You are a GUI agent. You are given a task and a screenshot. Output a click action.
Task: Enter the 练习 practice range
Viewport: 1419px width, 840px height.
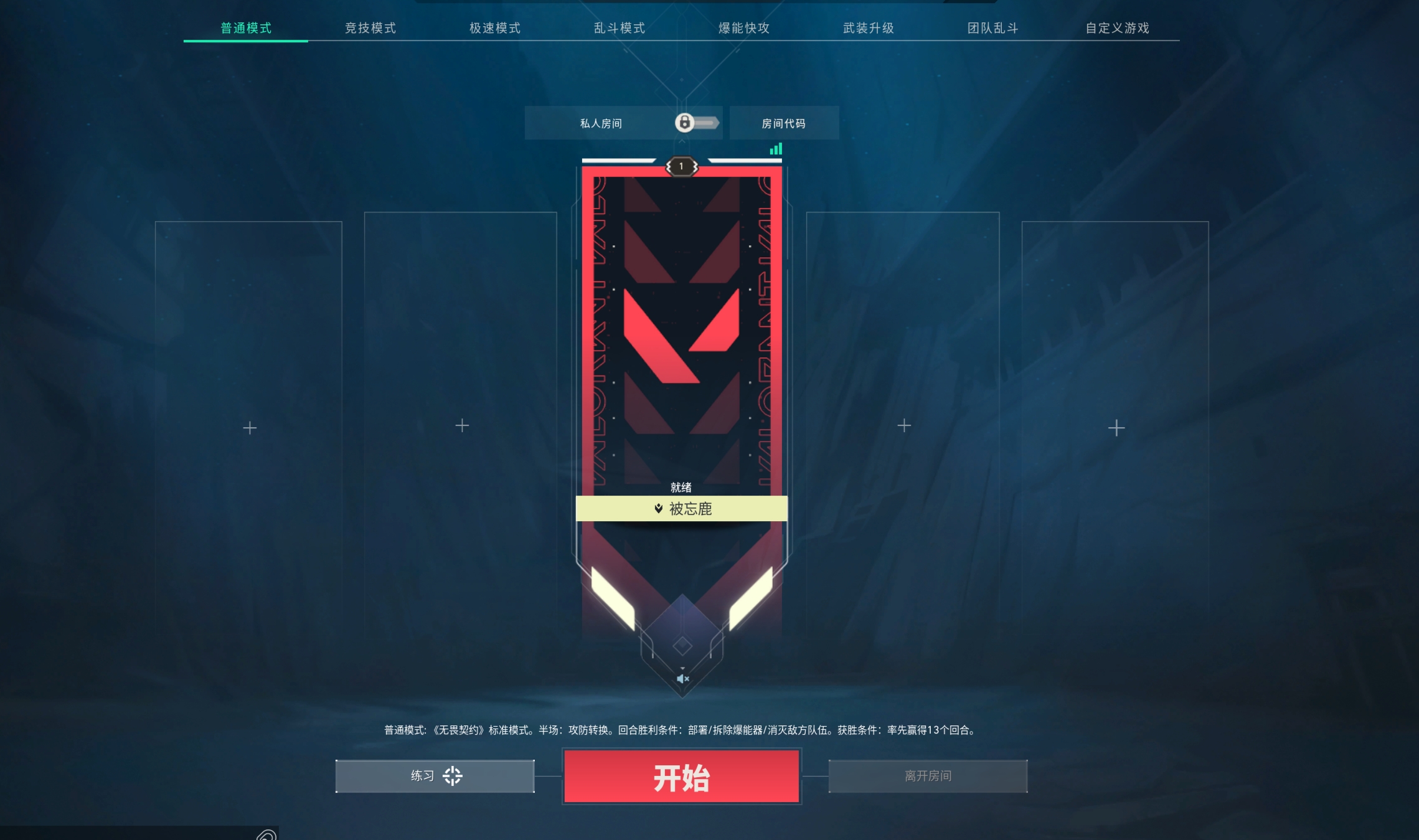point(435,776)
